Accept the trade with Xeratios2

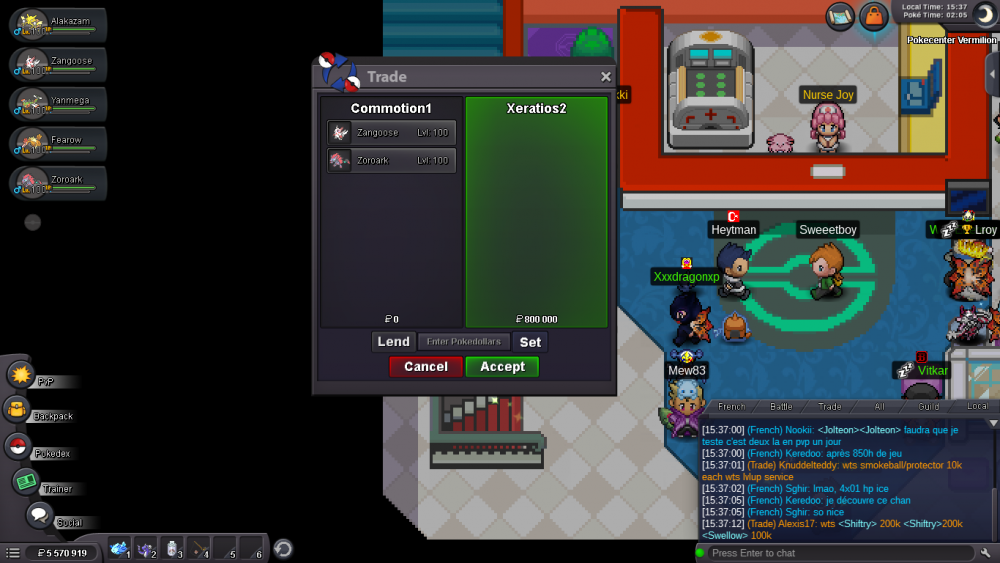point(502,367)
